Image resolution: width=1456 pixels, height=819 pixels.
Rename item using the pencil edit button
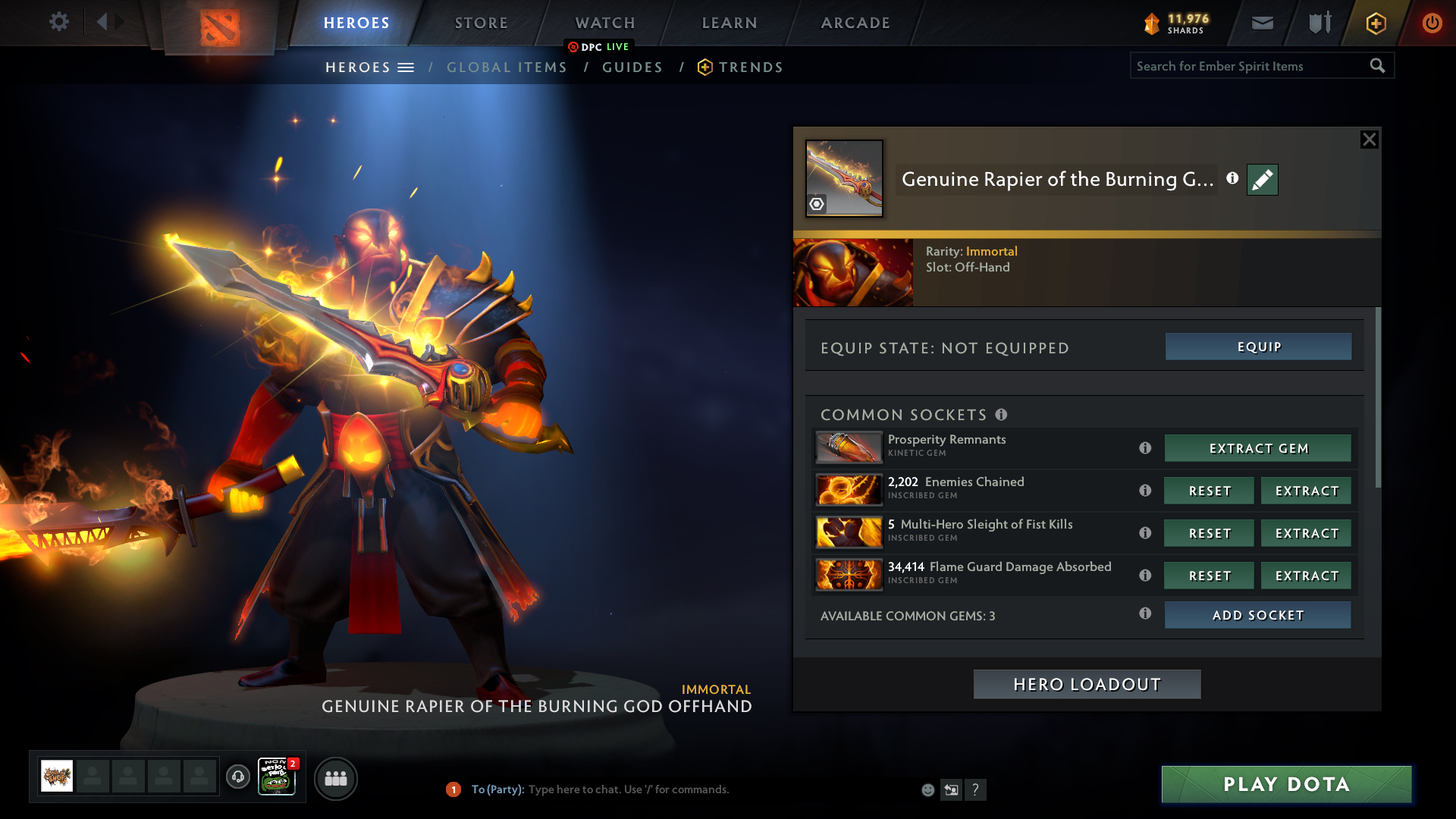1262,180
